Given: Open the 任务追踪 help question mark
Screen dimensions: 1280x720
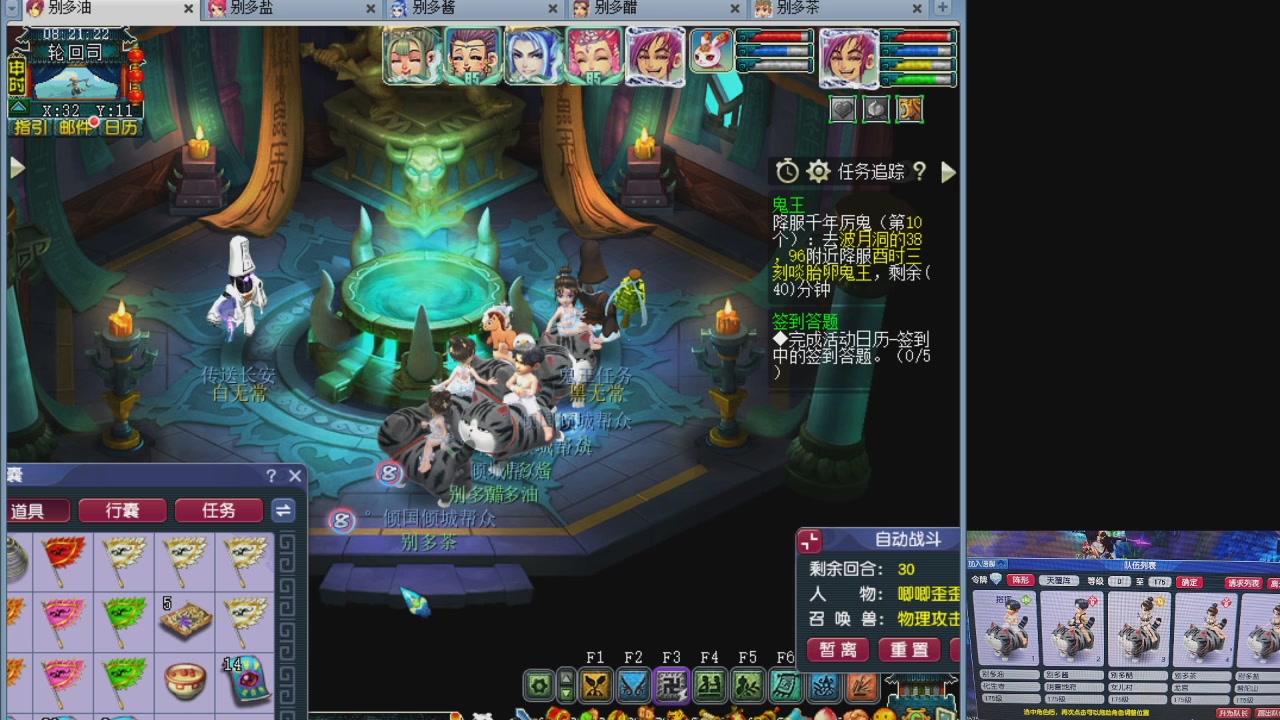Looking at the screenshot, I should pyautogui.click(x=919, y=171).
